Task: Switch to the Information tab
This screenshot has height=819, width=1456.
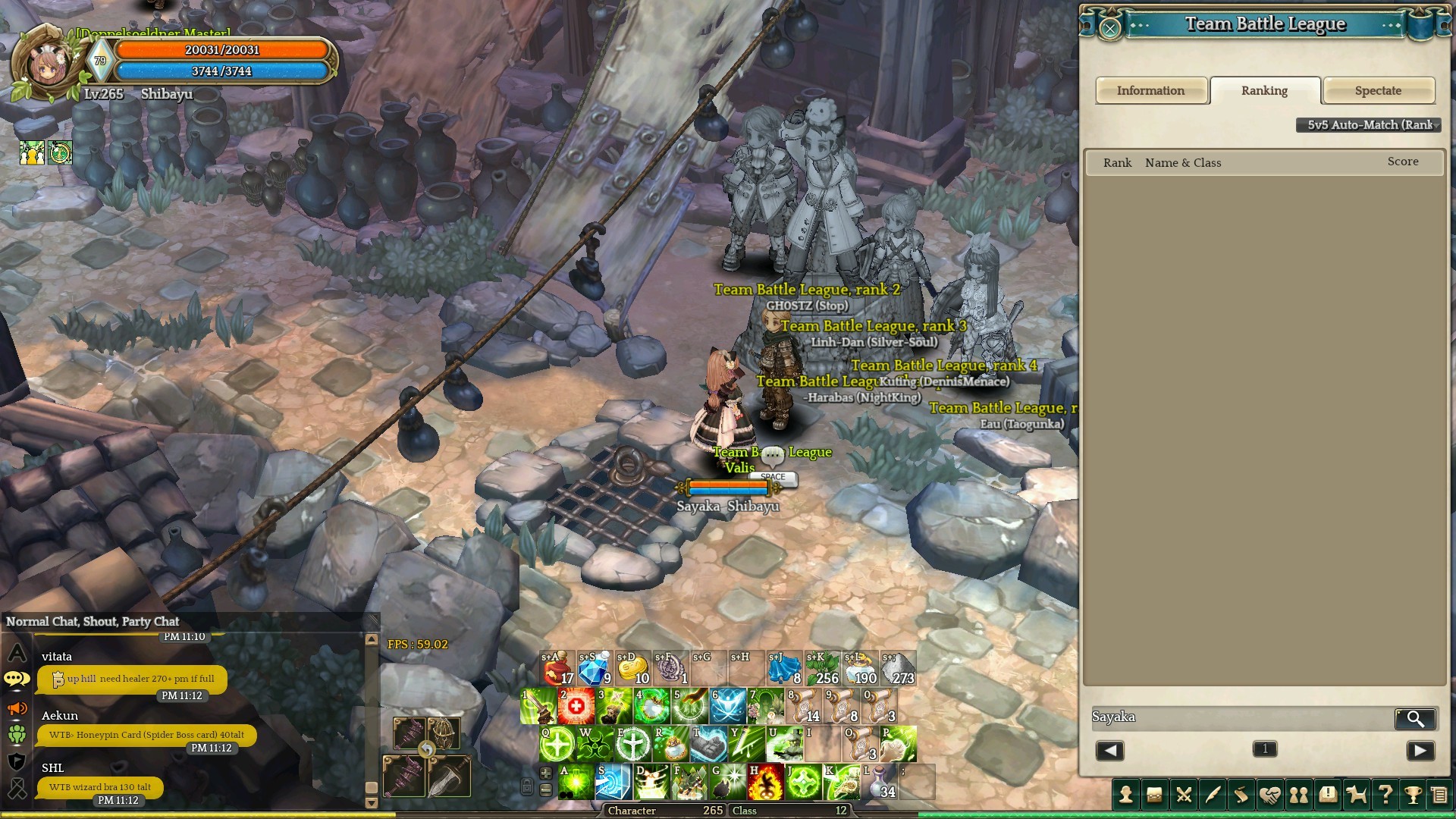Action: click(x=1150, y=91)
